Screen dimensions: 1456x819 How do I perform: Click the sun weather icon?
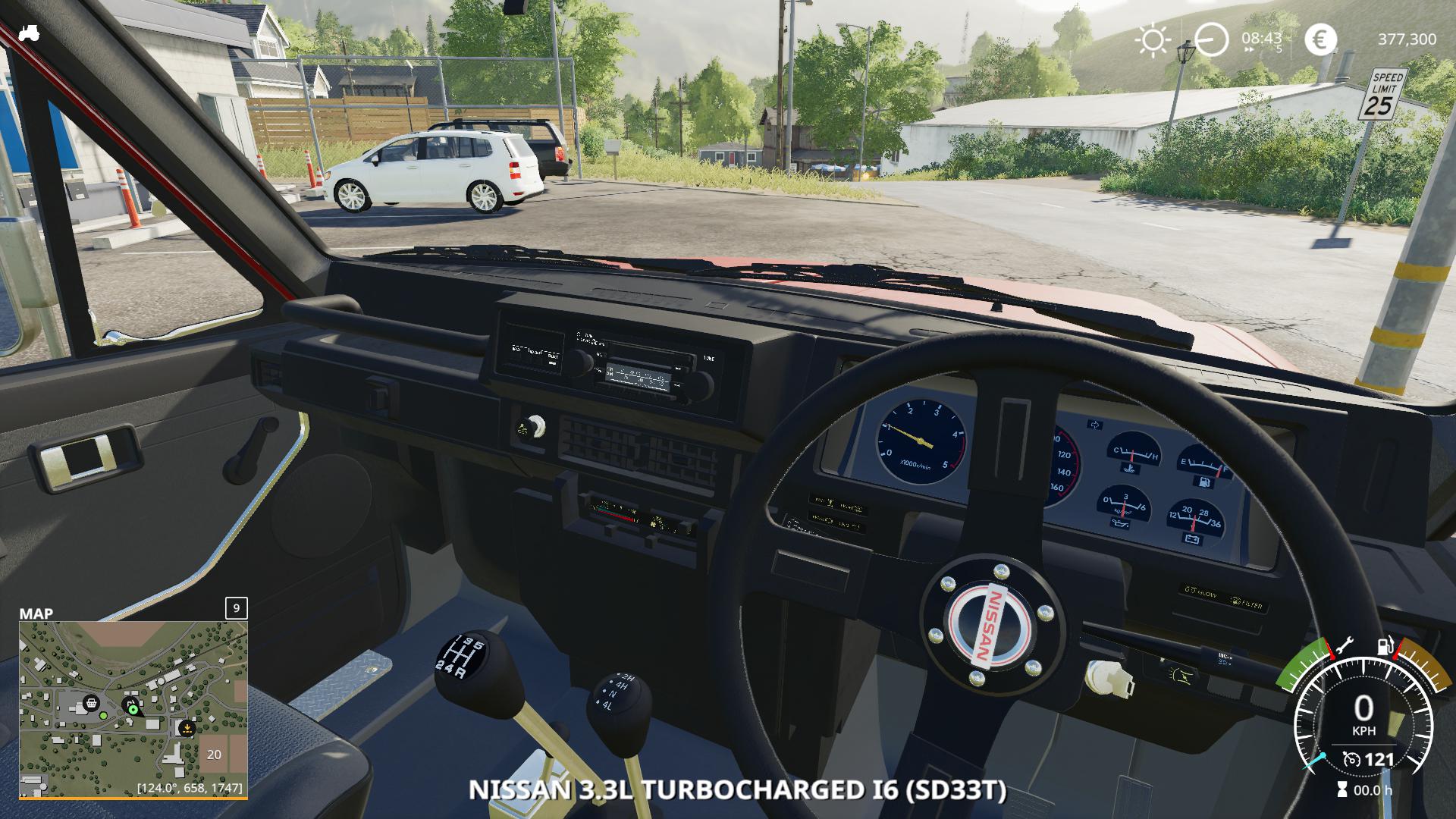[x=1153, y=39]
